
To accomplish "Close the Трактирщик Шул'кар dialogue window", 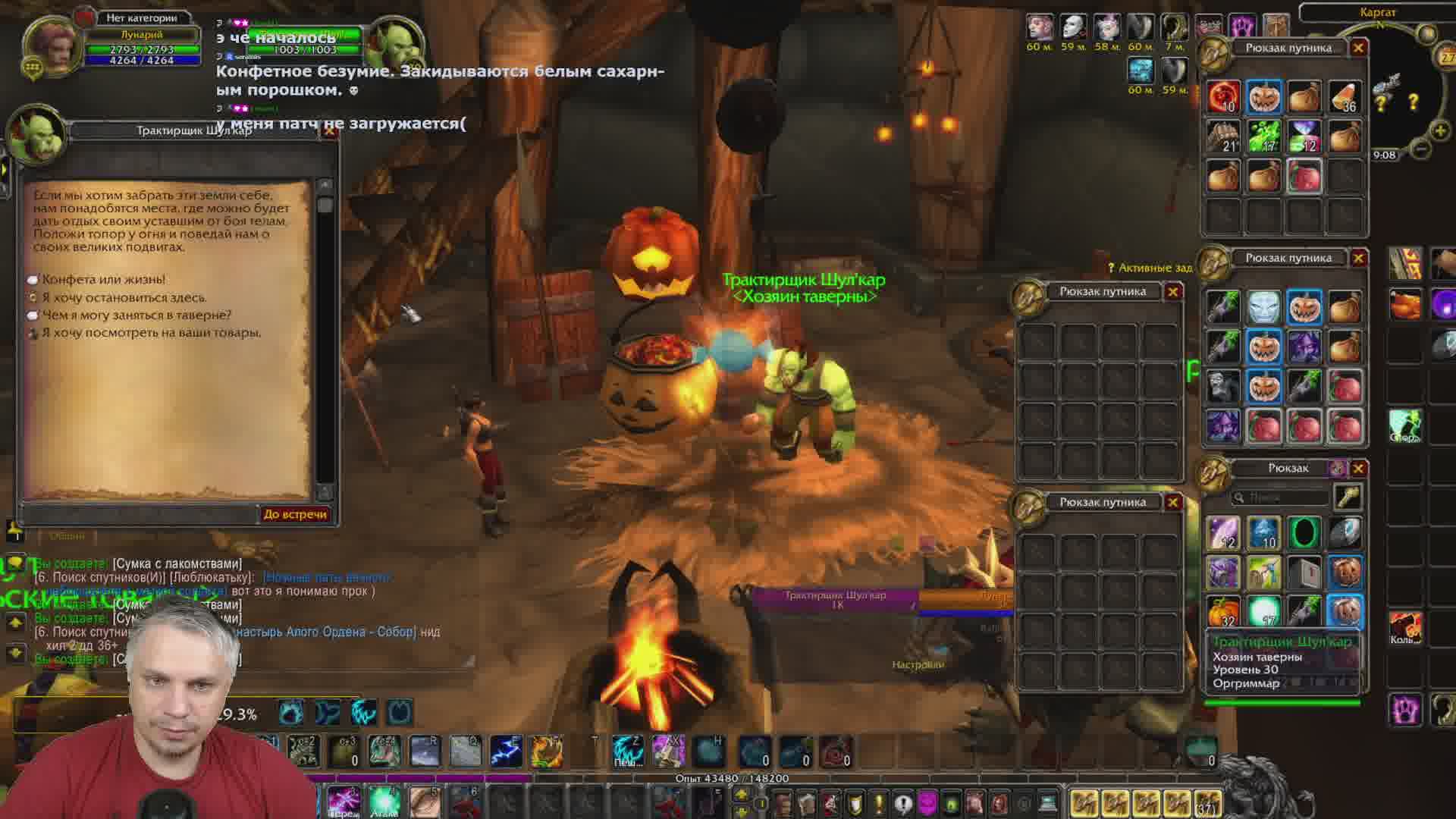I will click(329, 130).
